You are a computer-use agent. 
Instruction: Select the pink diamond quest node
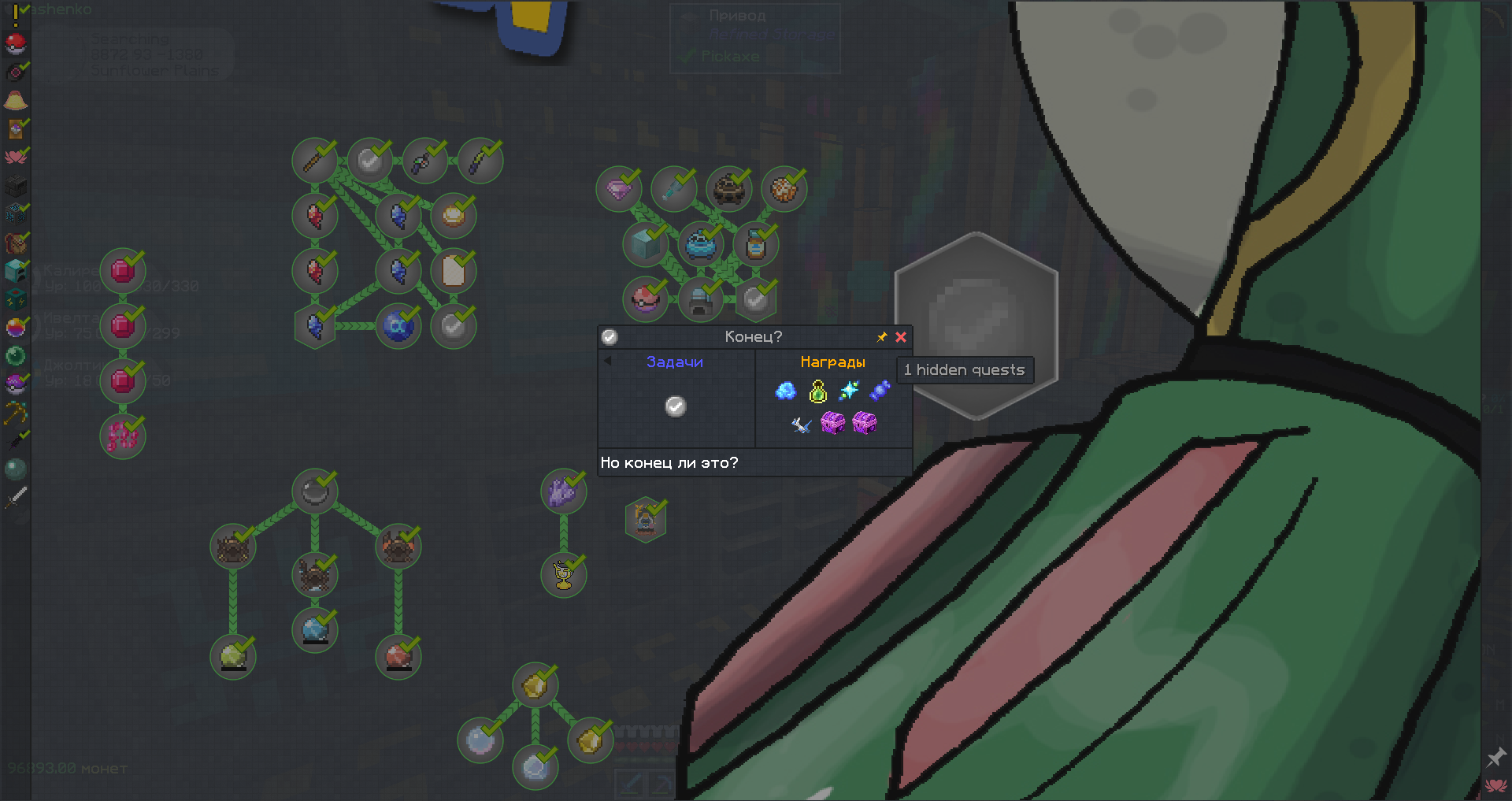click(618, 189)
